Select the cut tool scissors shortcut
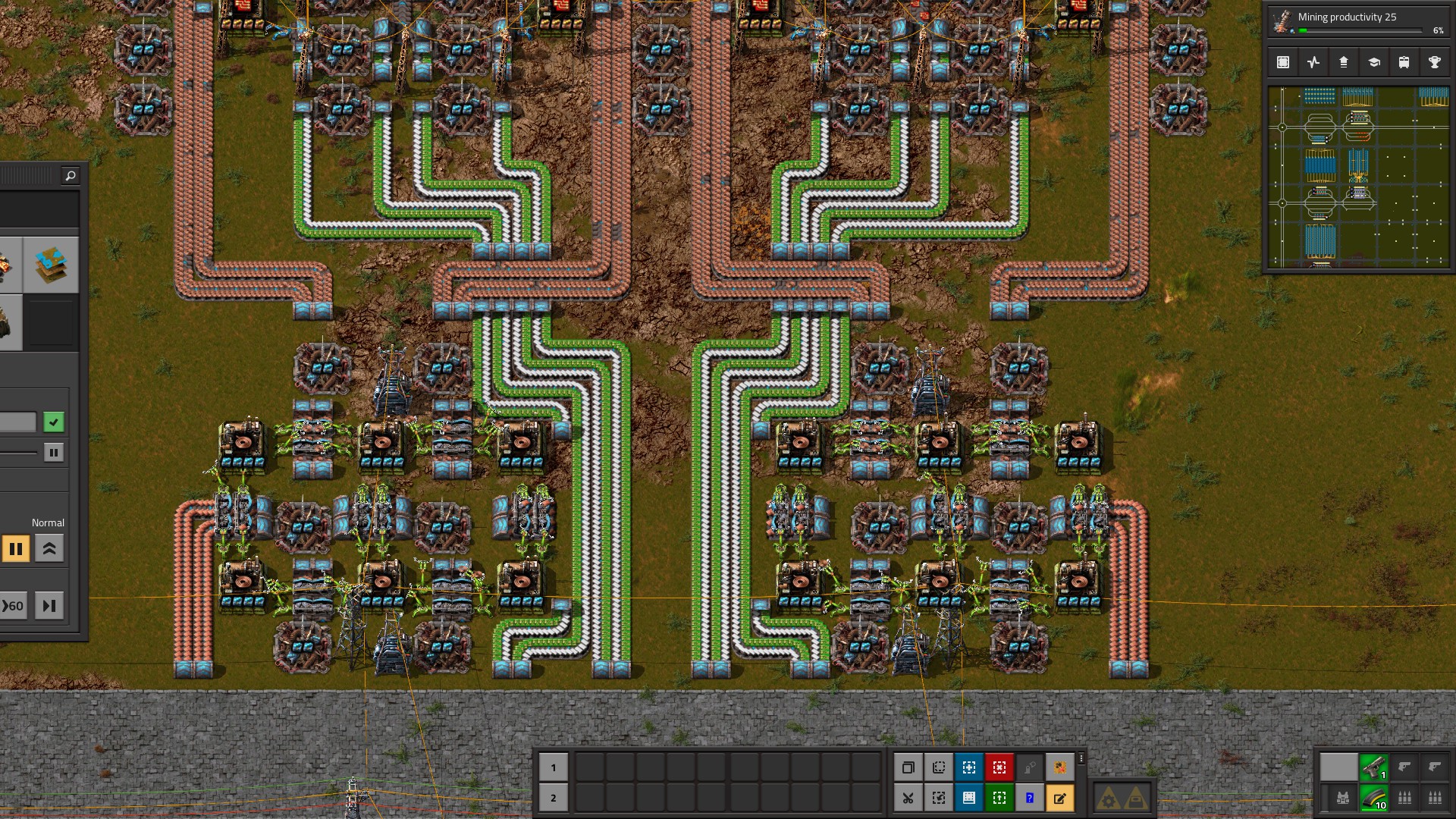Screen dimensions: 1456x819 (x=908, y=797)
